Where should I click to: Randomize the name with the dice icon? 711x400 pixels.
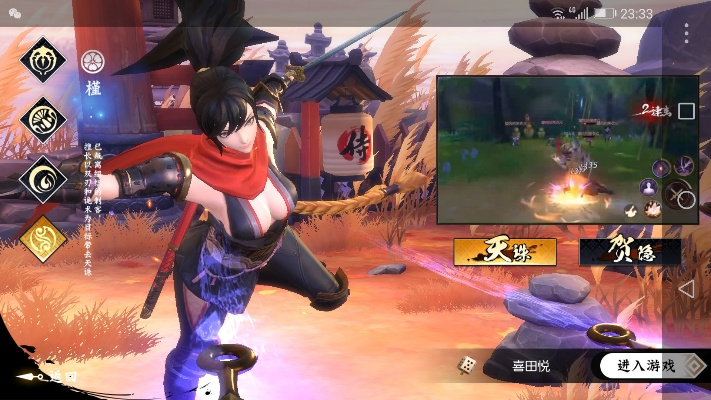(x=467, y=366)
